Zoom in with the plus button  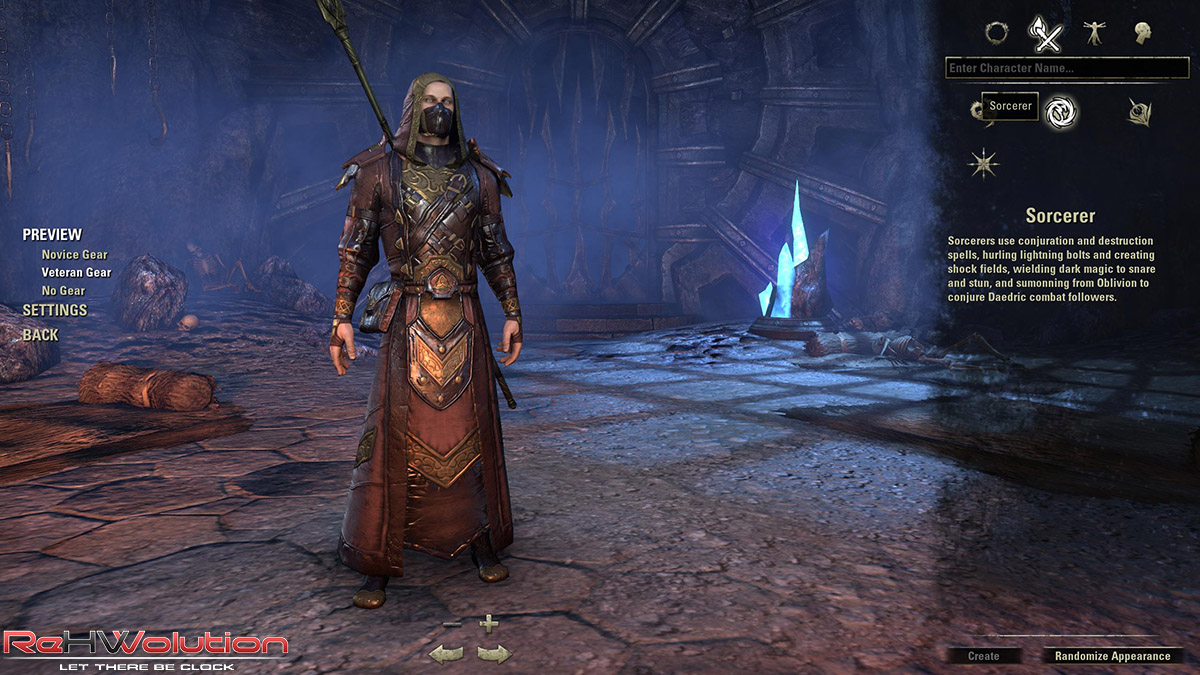click(488, 624)
